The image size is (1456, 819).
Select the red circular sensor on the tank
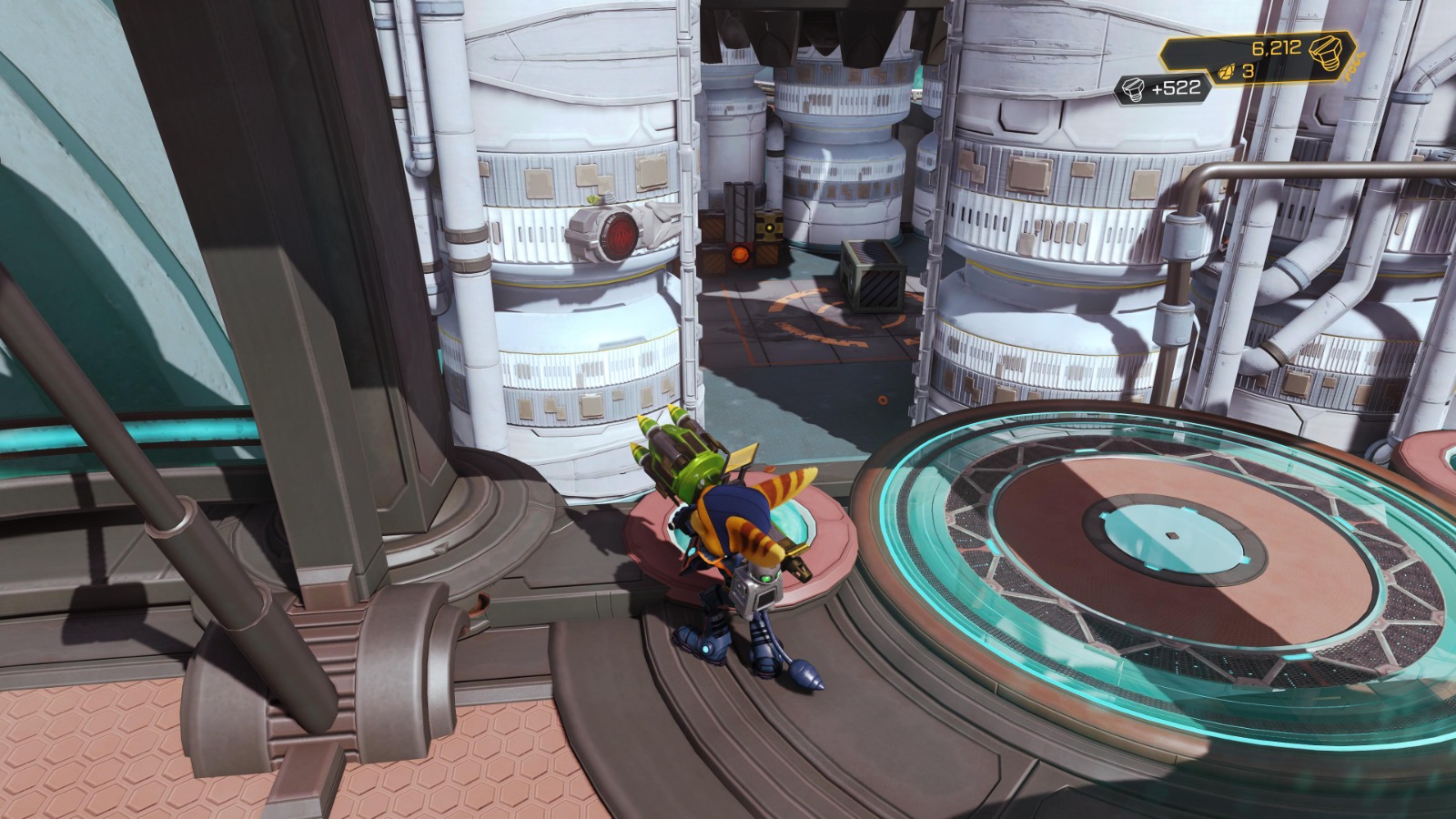coord(618,237)
